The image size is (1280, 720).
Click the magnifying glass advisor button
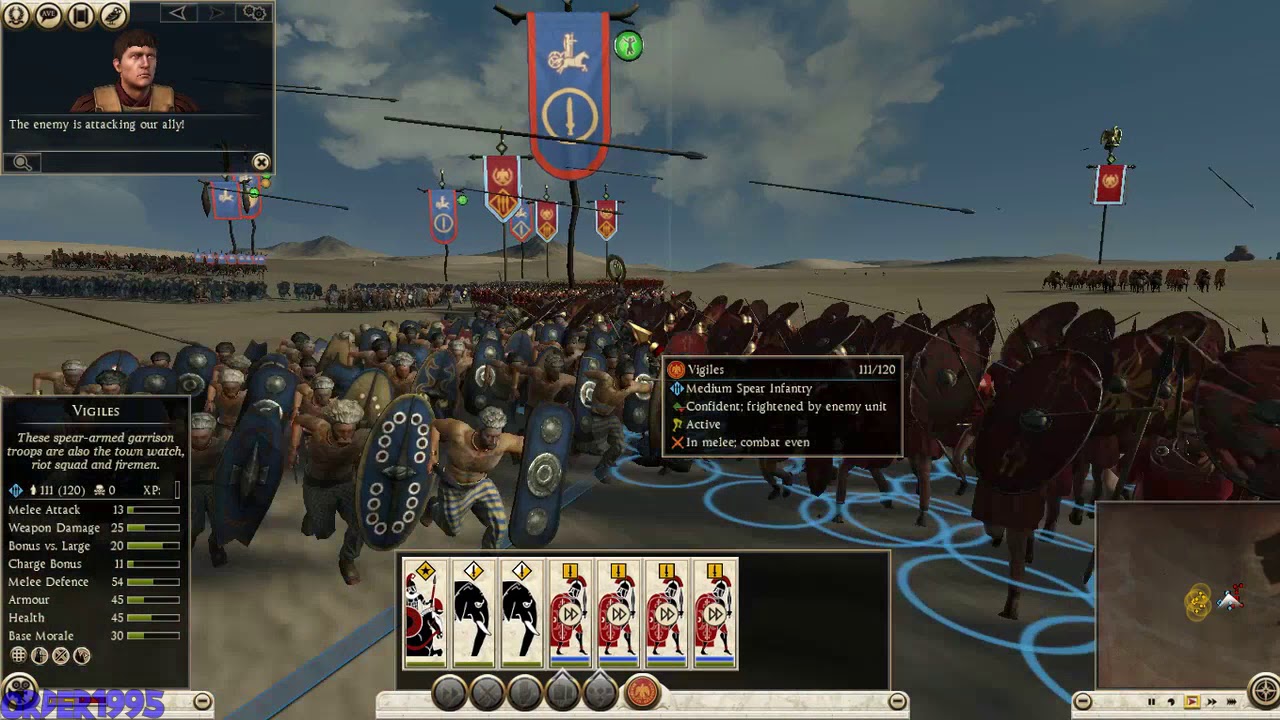point(22,163)
